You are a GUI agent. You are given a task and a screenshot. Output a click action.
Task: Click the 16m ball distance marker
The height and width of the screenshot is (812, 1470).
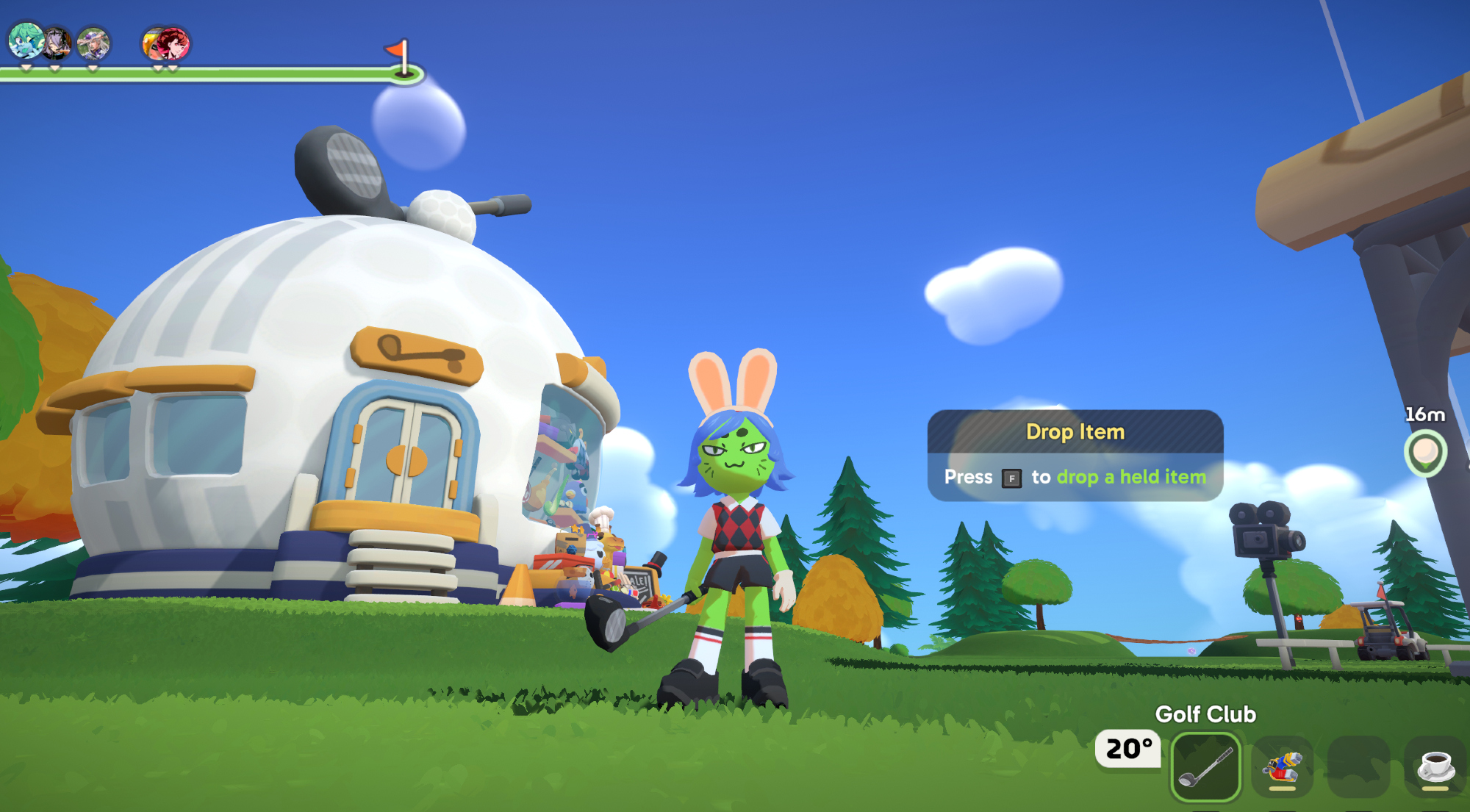(x=1425, y=453)
